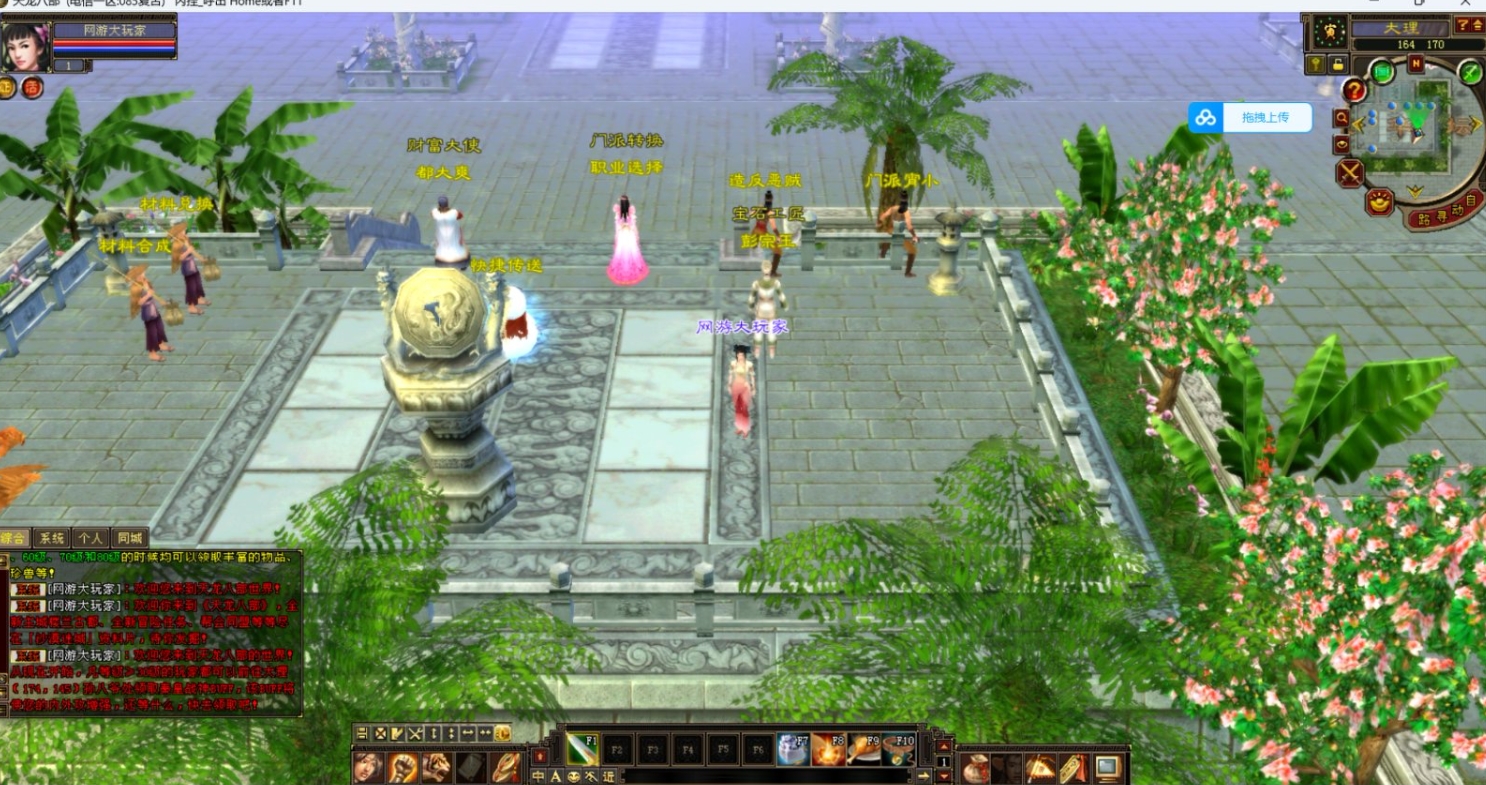Use the F10 belt item slot
1486x785 pixels.
pos(898,748)
